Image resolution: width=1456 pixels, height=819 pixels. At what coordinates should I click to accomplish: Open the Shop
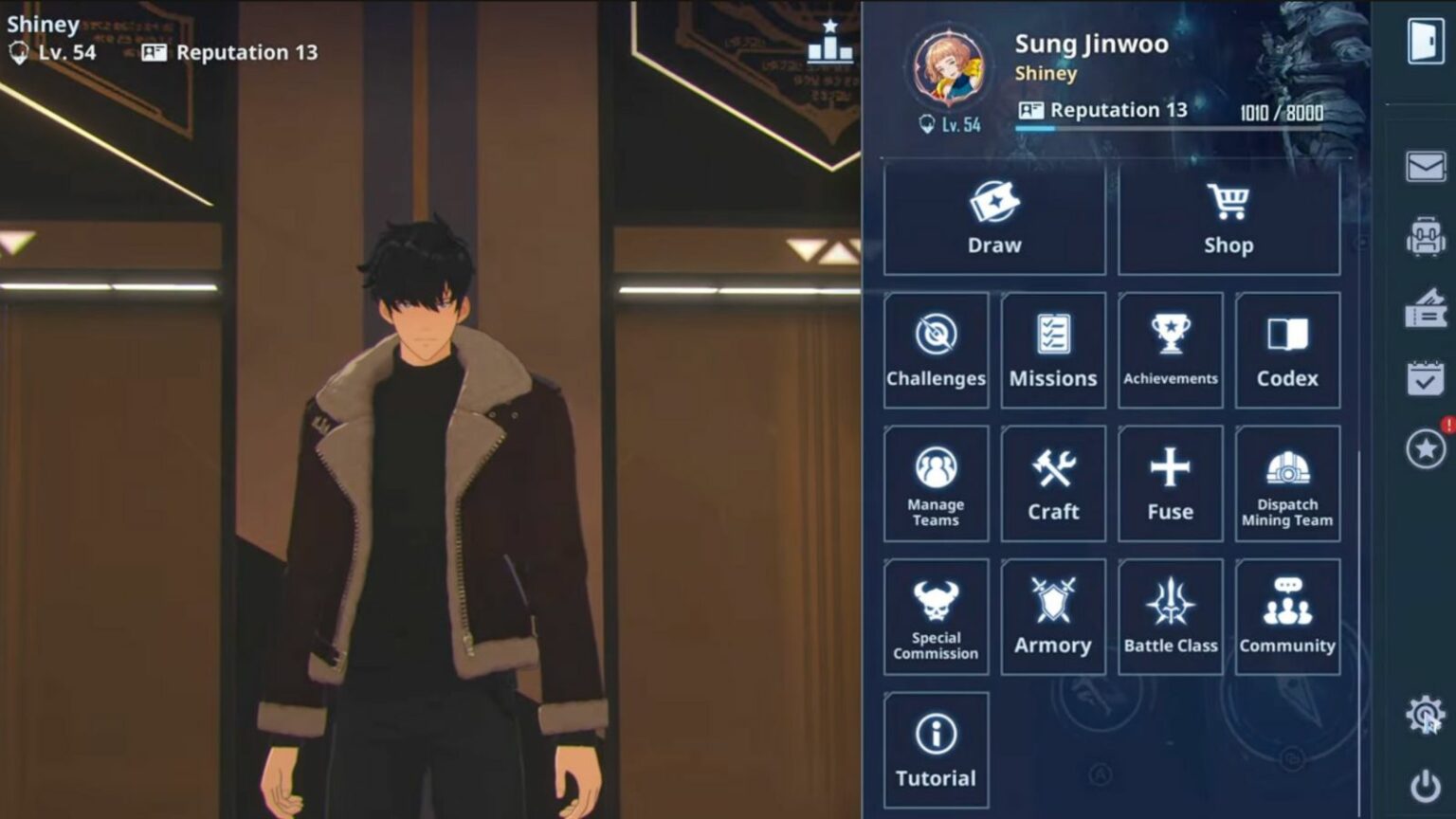[1228, 218]
